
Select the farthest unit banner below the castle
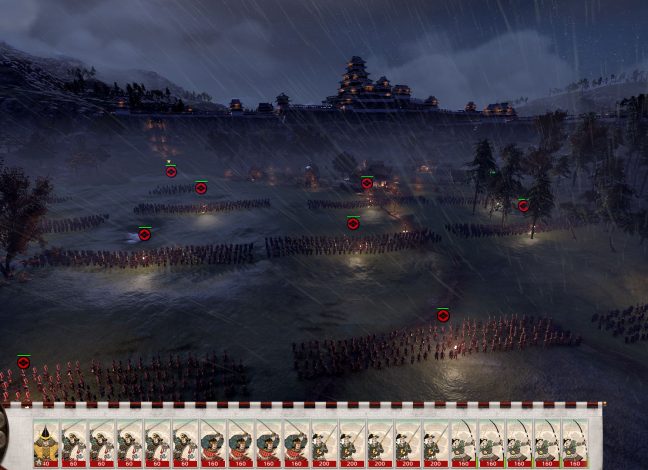[x=171, y=171]
